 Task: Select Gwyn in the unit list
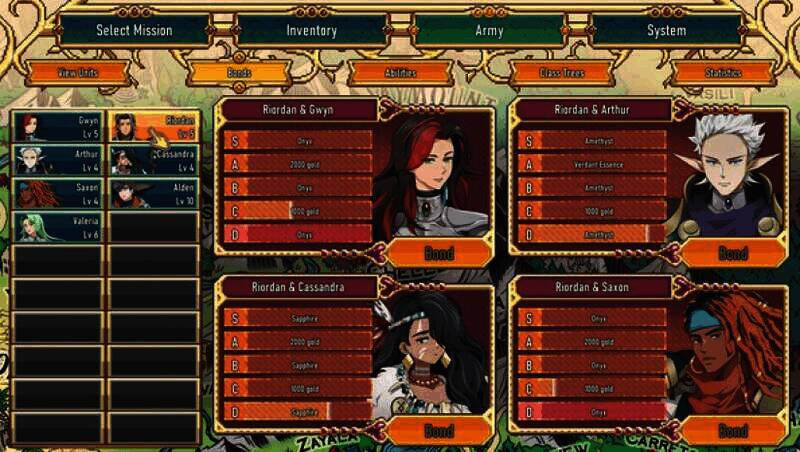pyautogui.click(x=57, y=127)
